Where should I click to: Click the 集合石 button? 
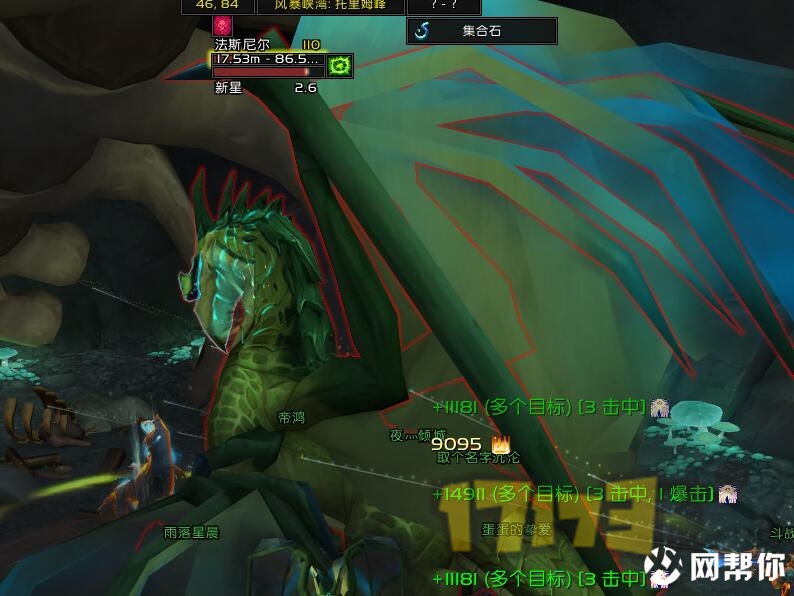point(481,31)
